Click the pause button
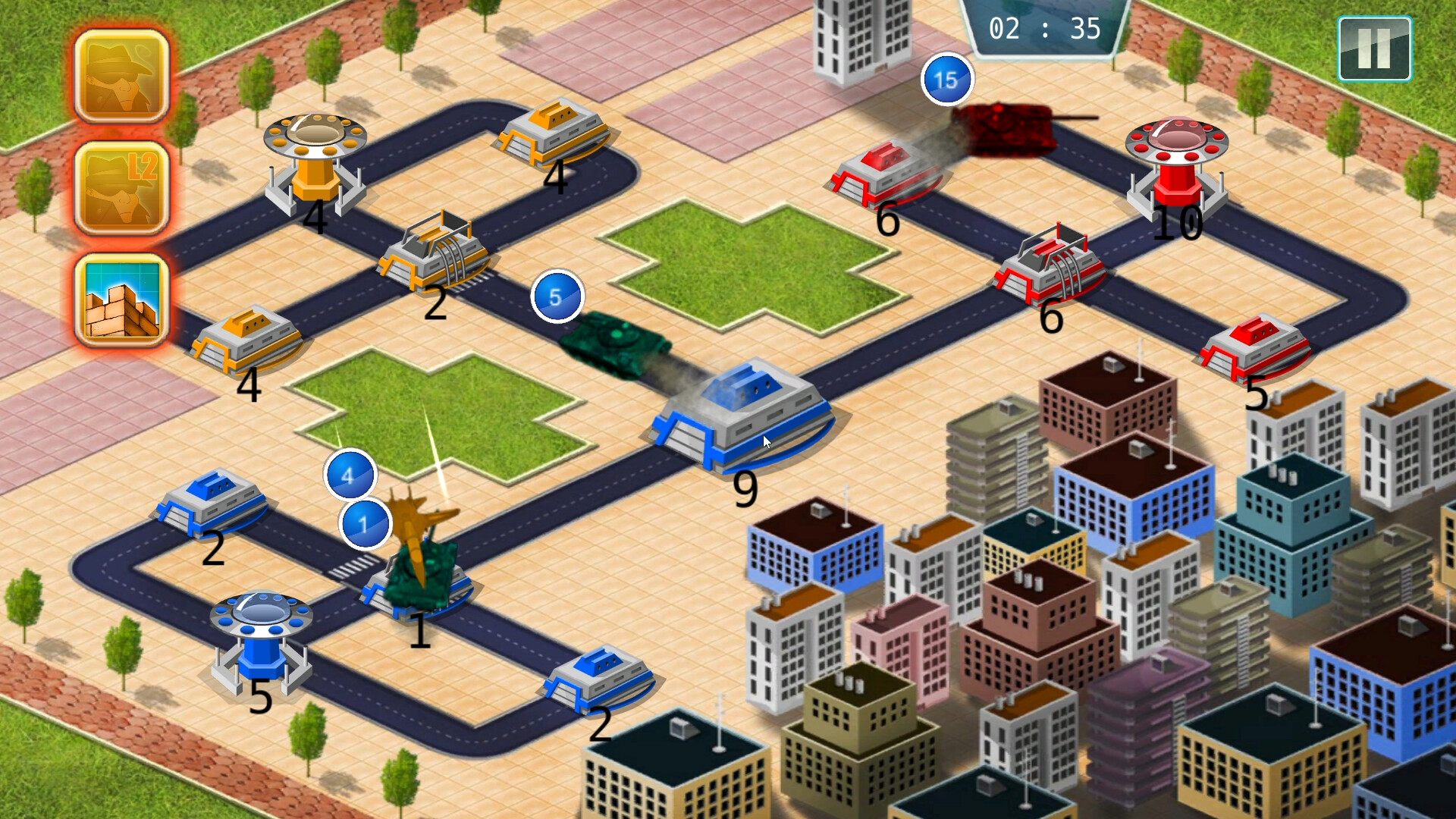The height and width of the screenshot is (819, 1456). [x=1374, y=49]
